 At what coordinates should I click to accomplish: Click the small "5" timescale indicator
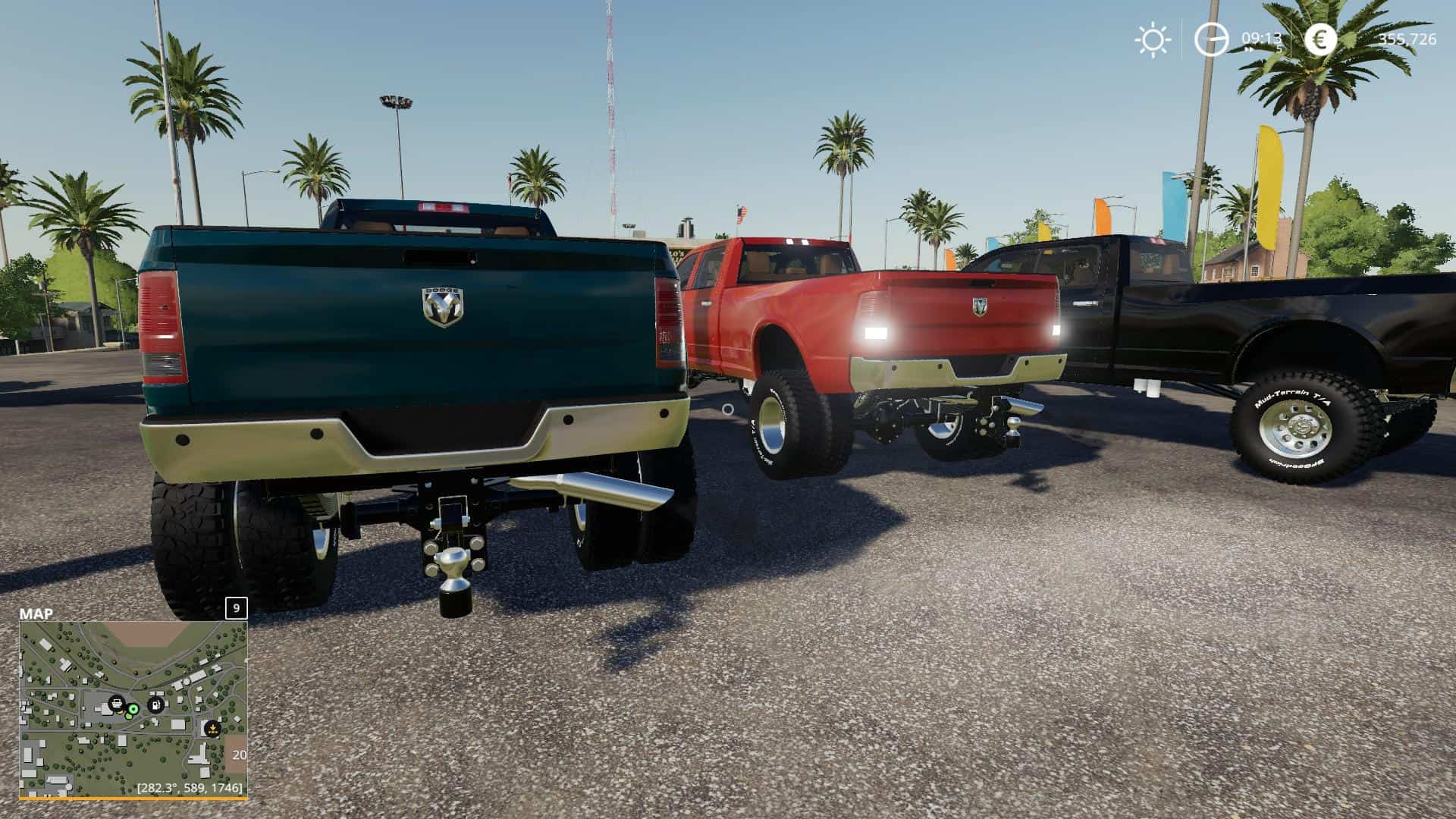(x=1279, y=49)
